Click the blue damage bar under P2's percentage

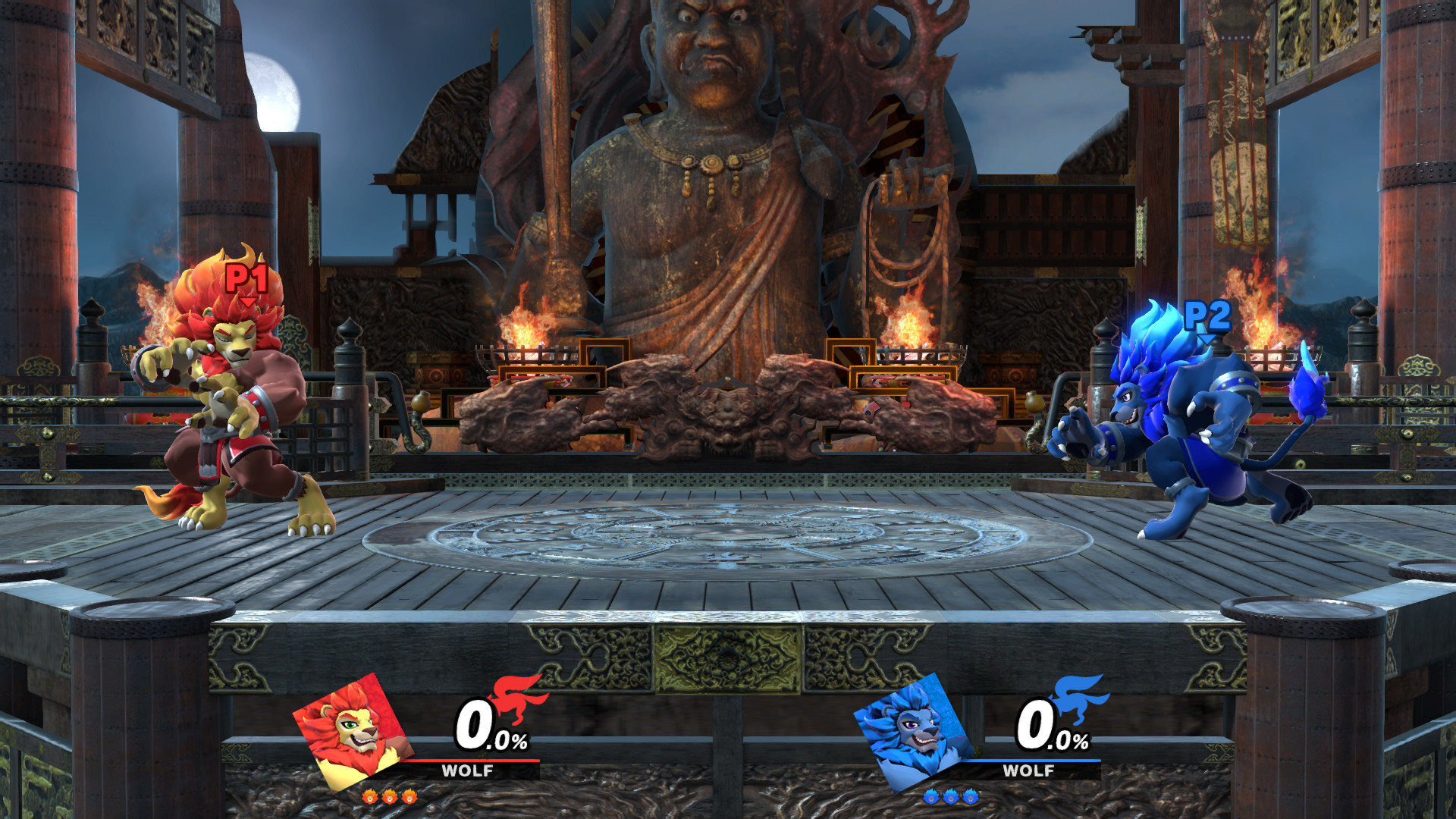pos(1036,761)
